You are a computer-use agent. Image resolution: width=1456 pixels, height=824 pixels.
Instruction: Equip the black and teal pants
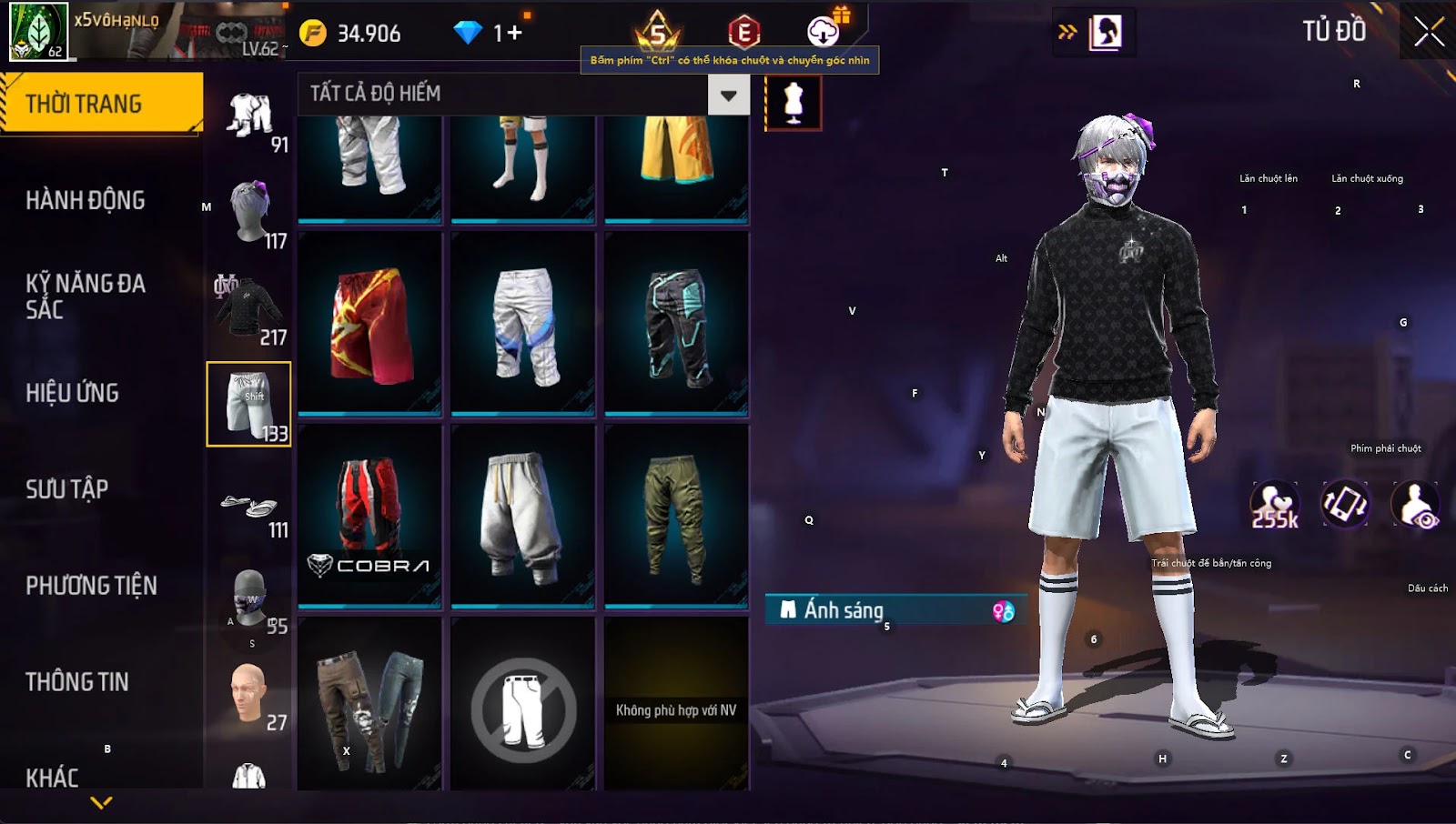(x=675, y=324)
